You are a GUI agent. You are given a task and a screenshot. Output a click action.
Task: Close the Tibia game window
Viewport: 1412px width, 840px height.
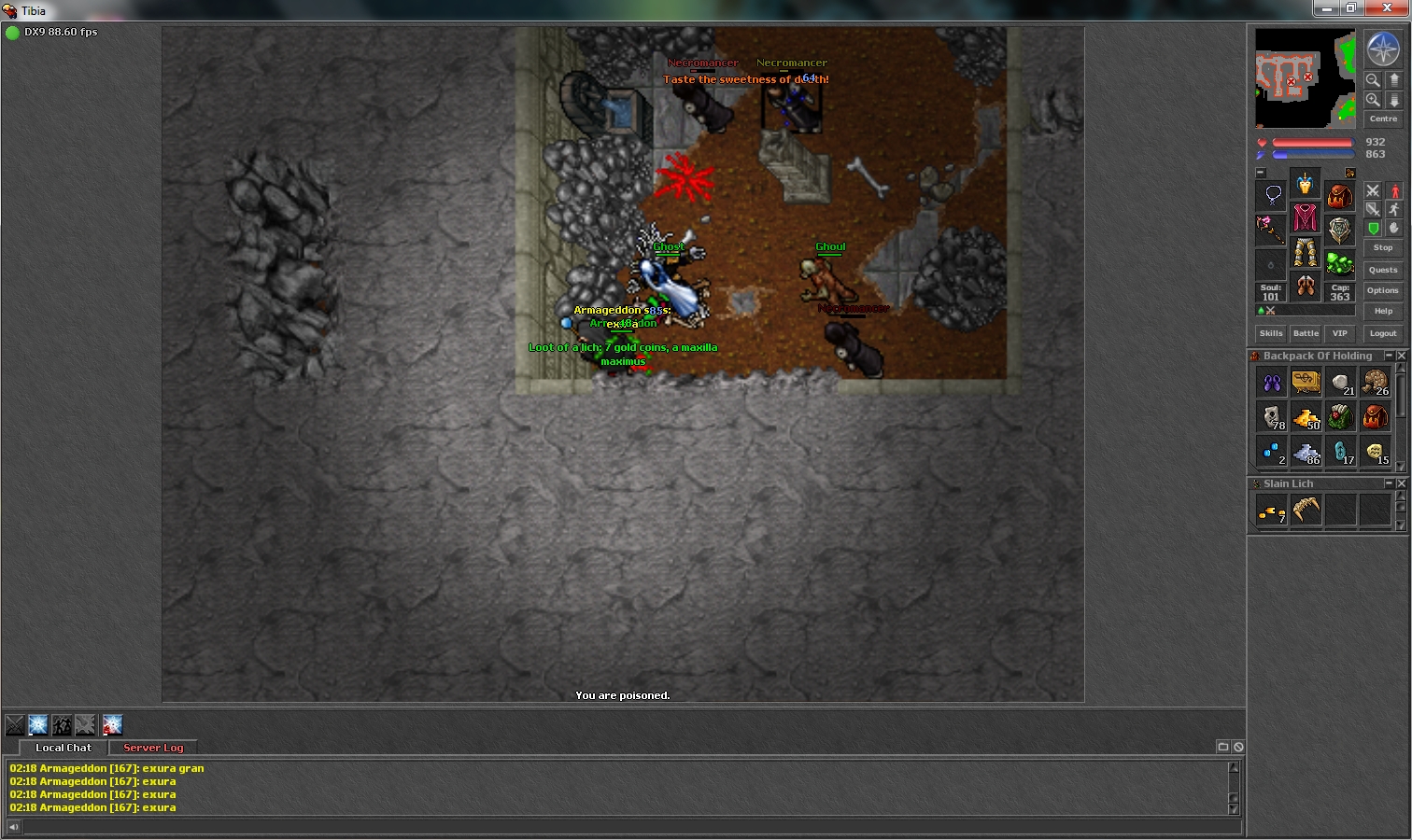point(1391,9)
